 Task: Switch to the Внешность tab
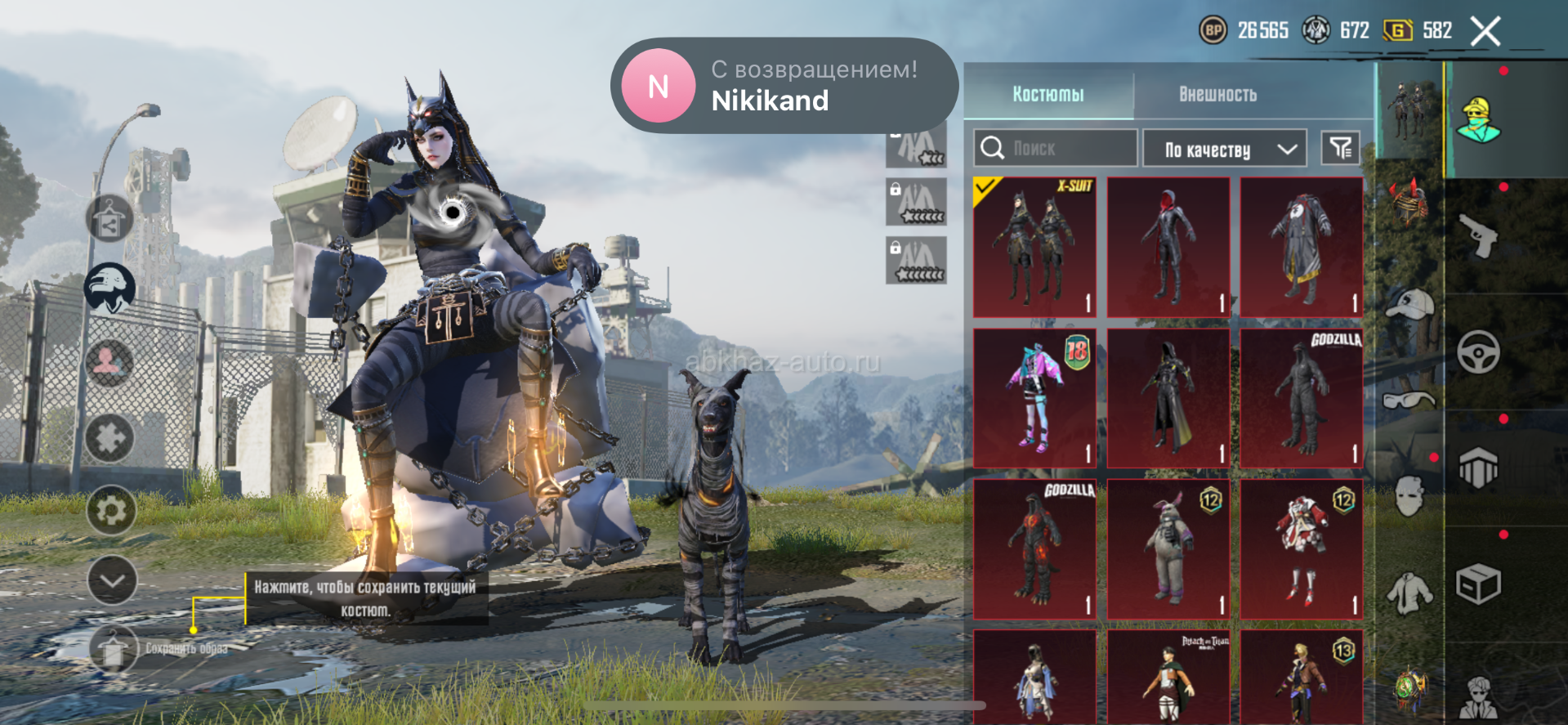(x=1217, y=94)
